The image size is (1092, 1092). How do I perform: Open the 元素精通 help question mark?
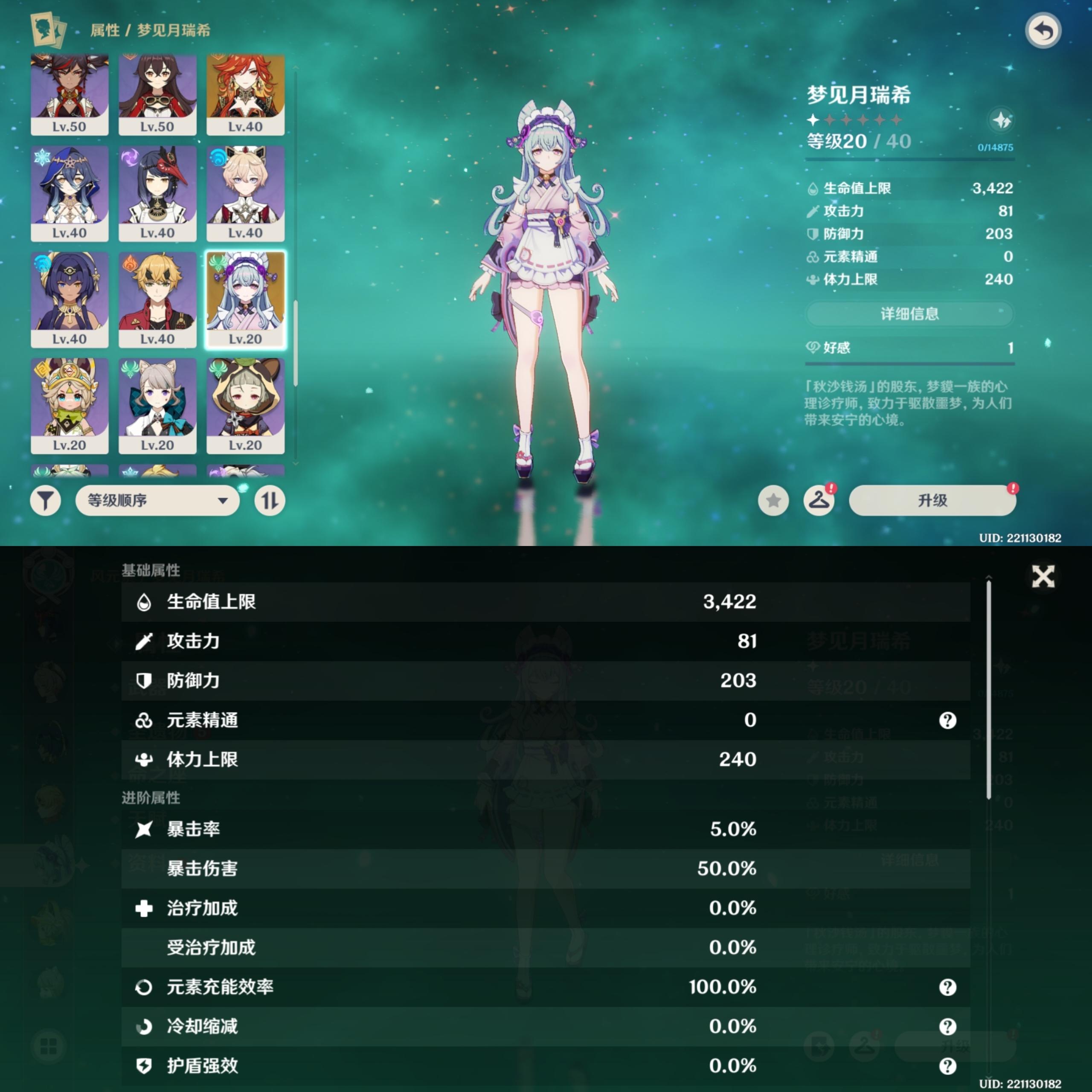(947, 720)
